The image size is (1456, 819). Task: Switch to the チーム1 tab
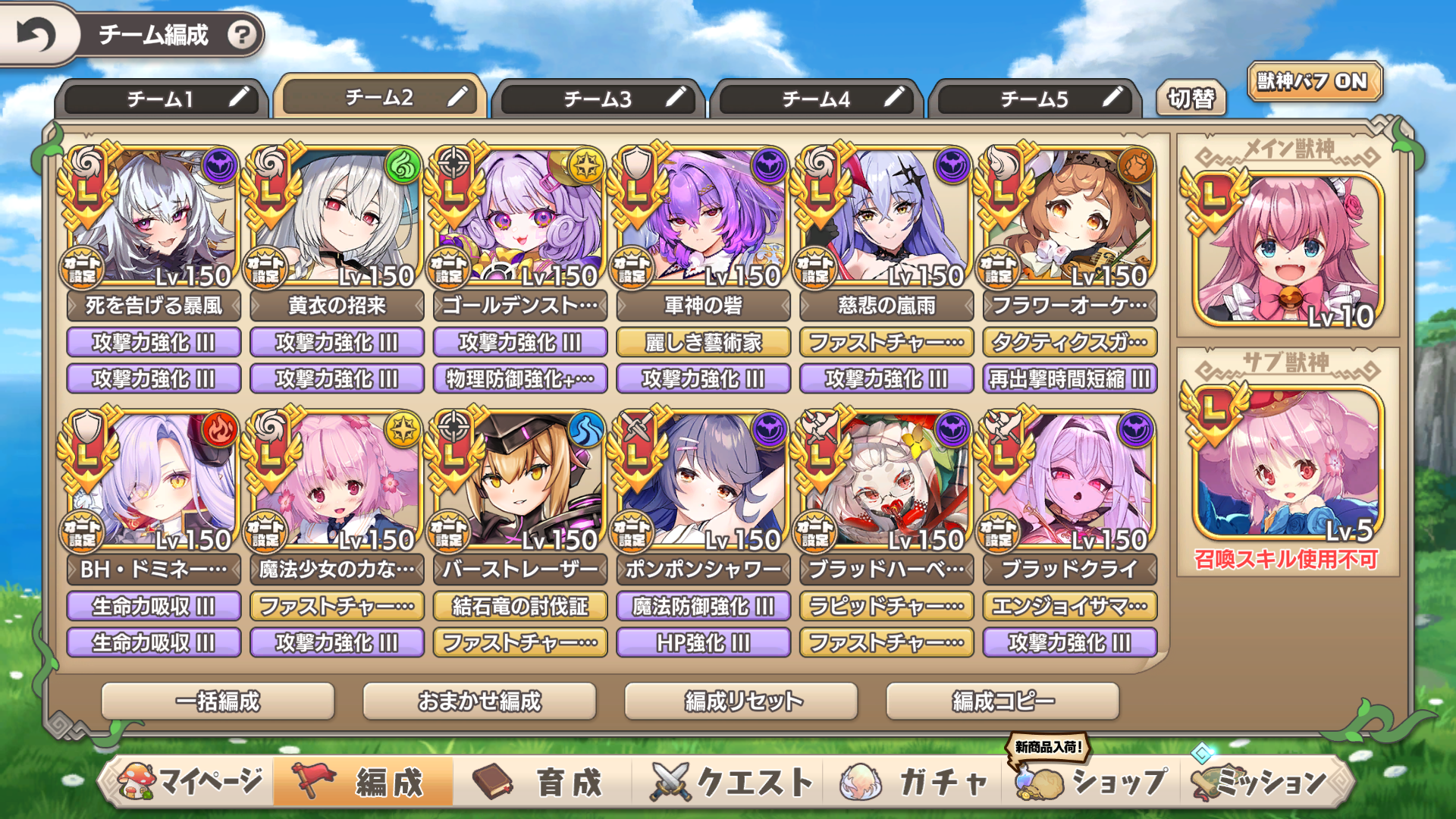161,99
